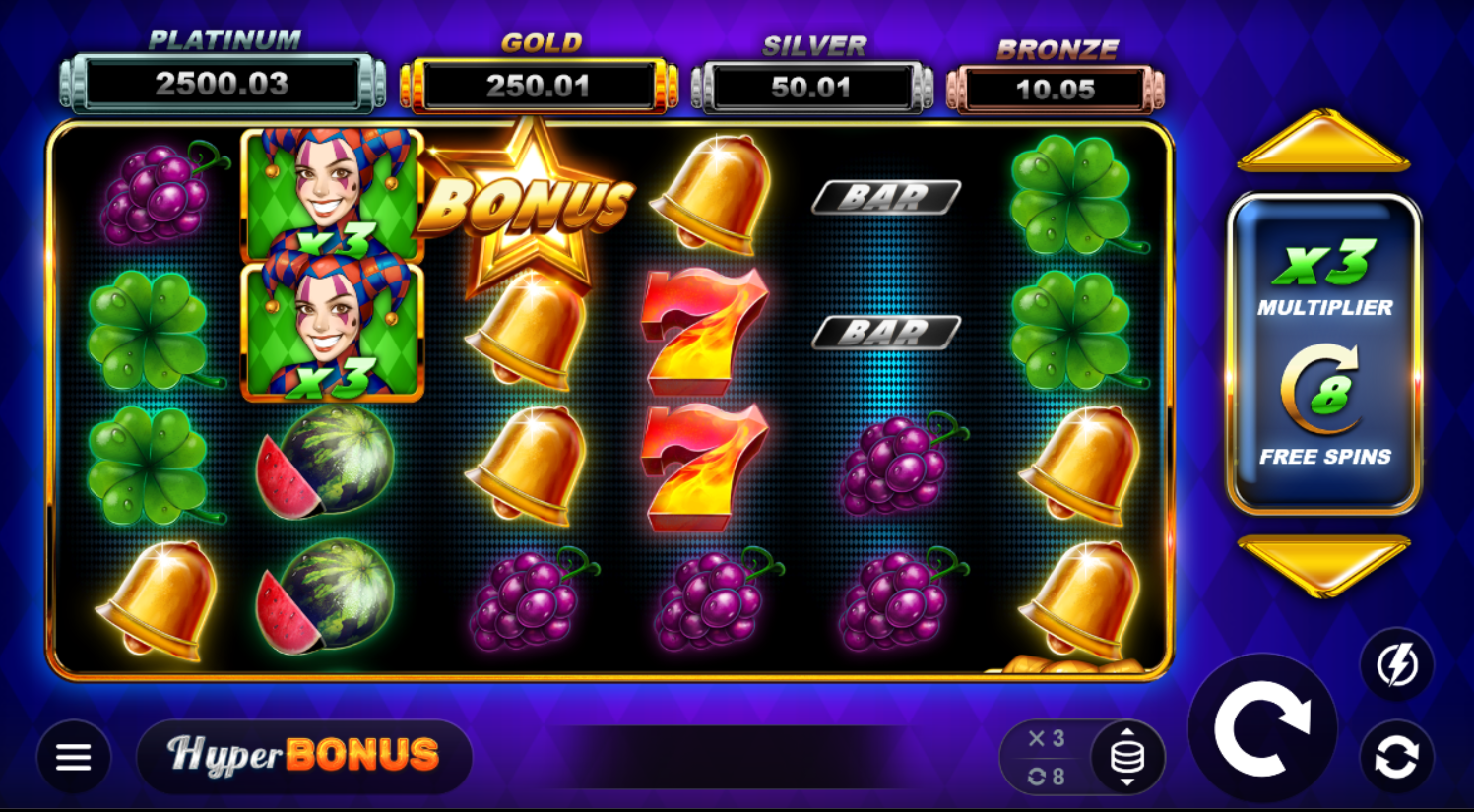The height and width of the screenshot is (812, 1474).
Task: Toggle turbo mode with the lightning icon
Action: [1396, 665]
